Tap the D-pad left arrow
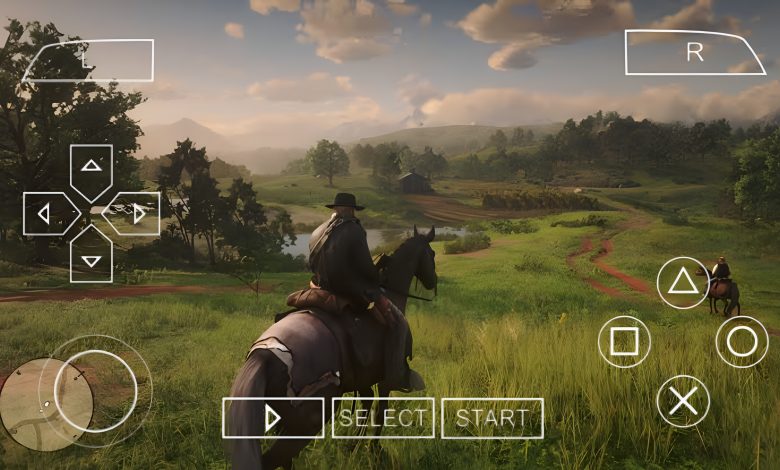Screen dimensions: 780x470 pyautogui.click(x=47, y=213)
